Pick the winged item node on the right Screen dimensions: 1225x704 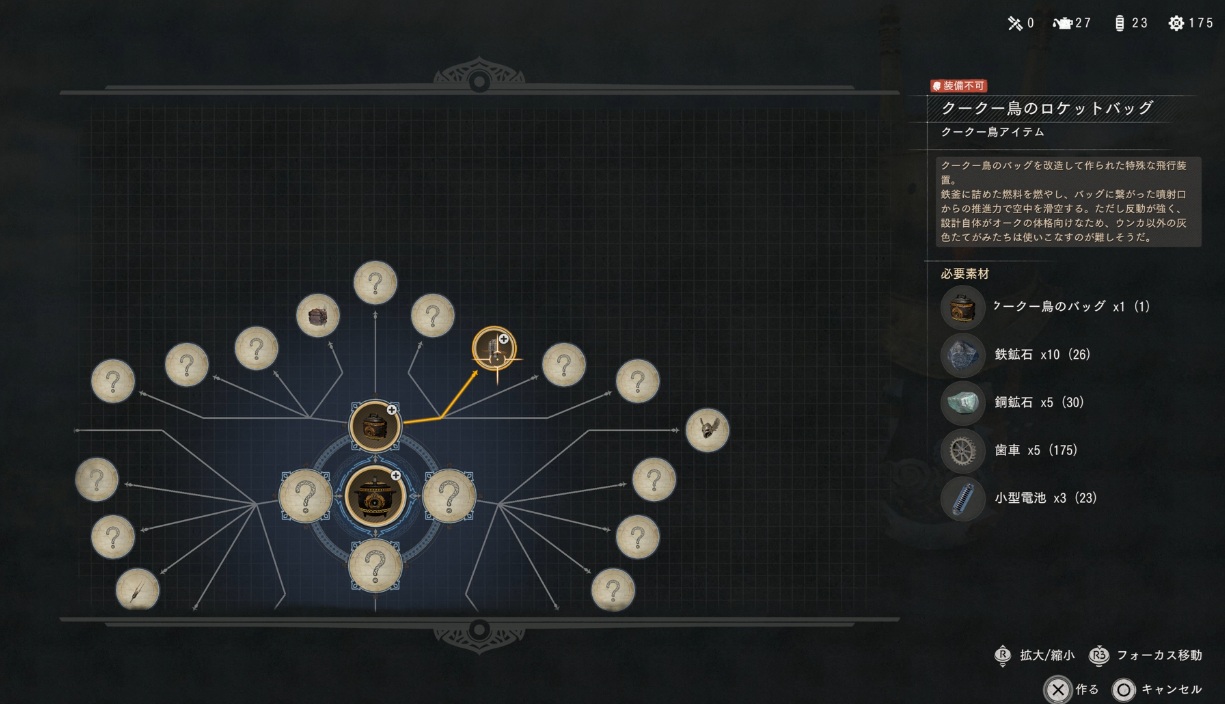[x=707, y=430]
